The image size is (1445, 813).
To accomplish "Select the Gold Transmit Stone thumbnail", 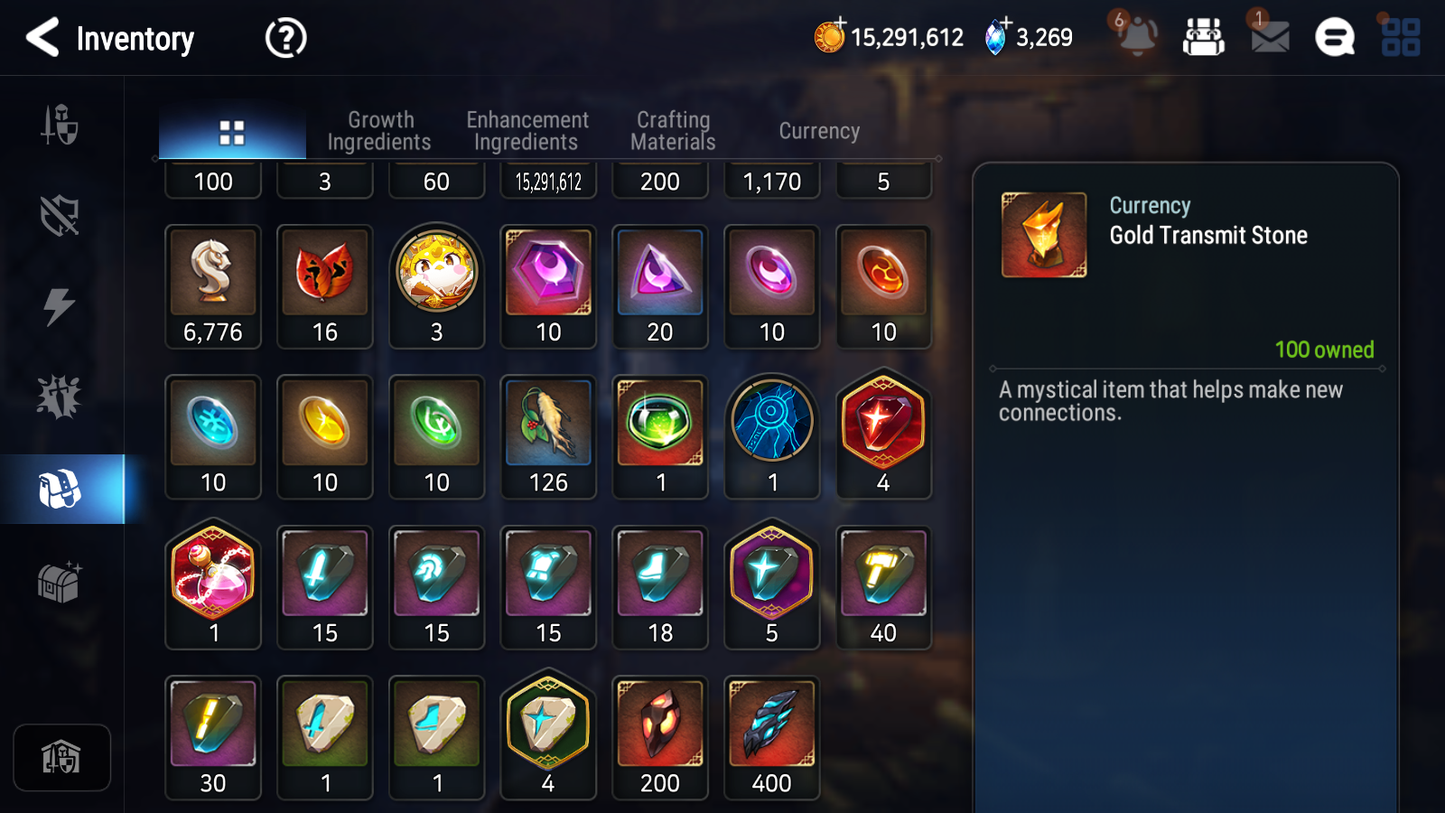I will [x=1044, y=234].
